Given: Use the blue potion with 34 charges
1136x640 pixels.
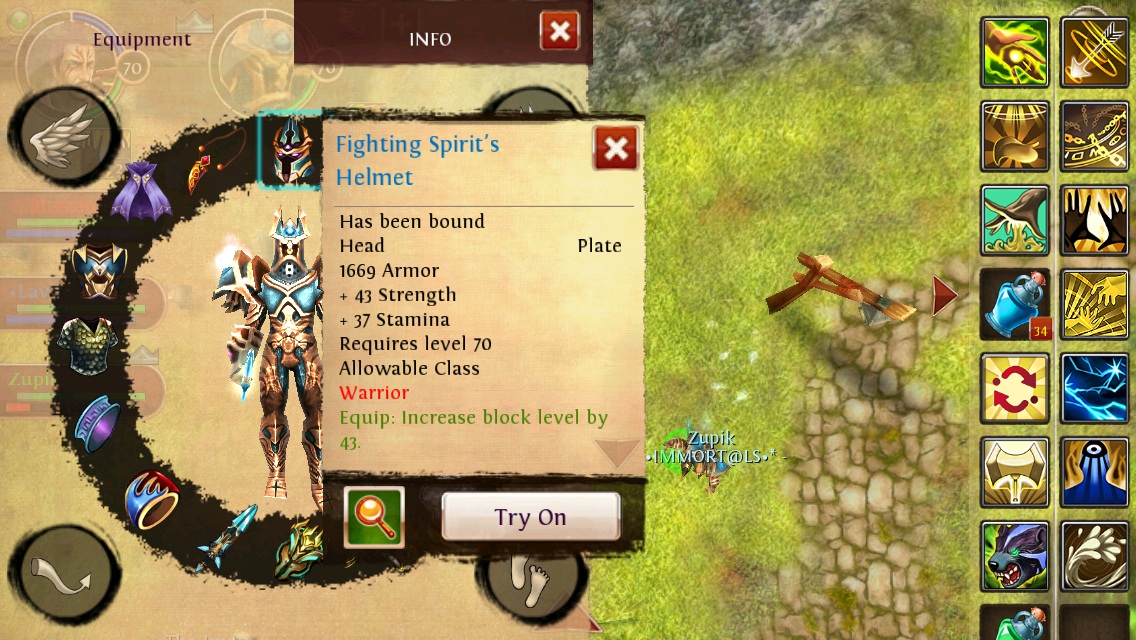Looking at the screenshot, I should click(x=1015, y=304).
